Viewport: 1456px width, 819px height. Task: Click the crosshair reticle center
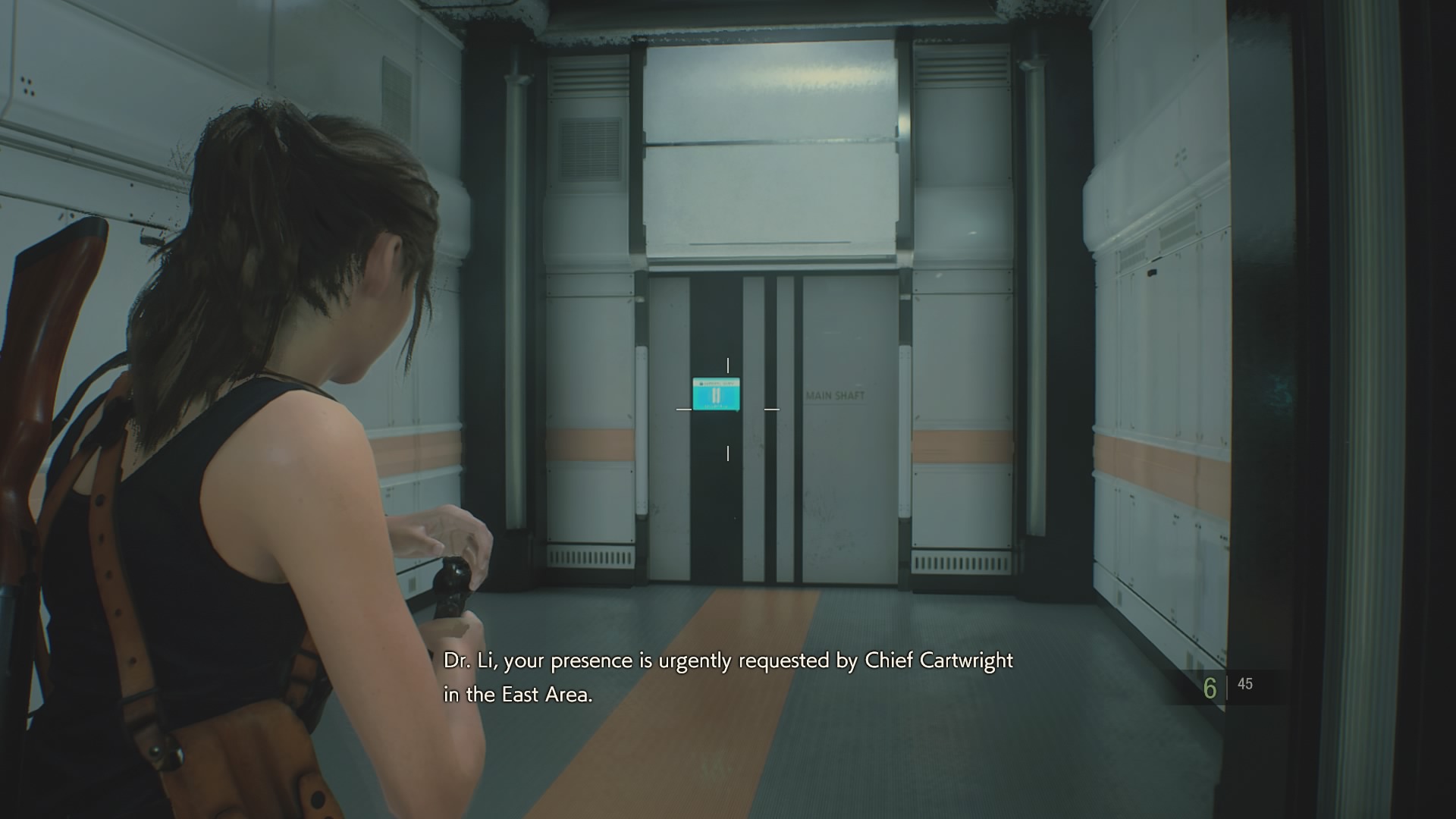click(730, 407)
